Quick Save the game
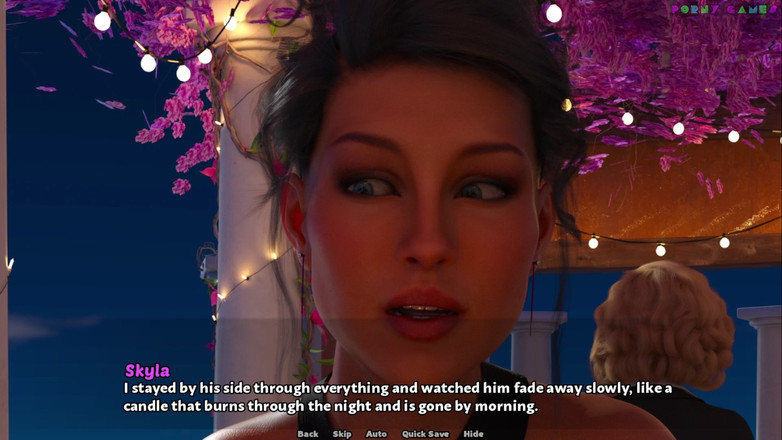 425,434
